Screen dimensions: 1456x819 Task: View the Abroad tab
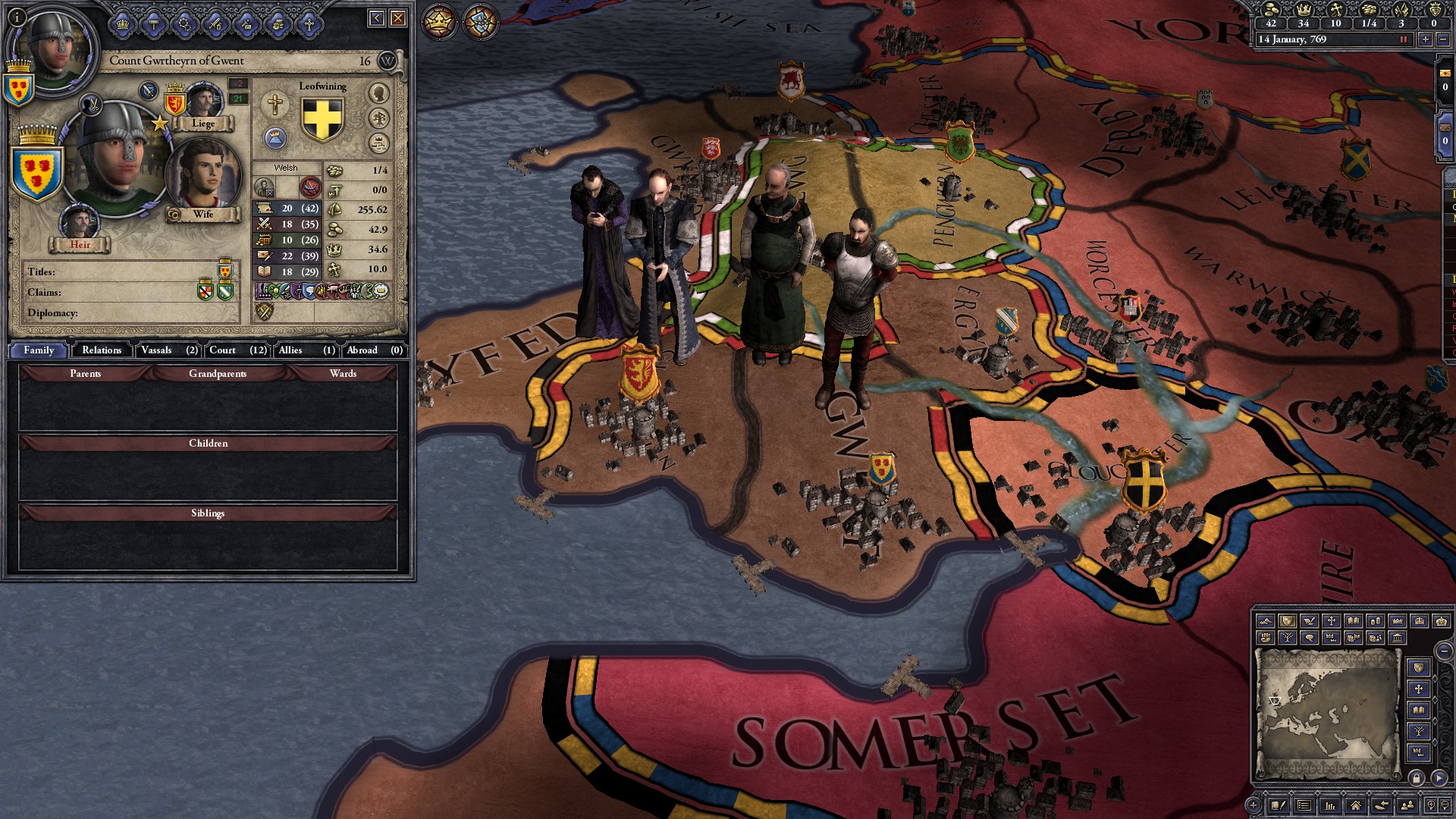coord(374,350)
